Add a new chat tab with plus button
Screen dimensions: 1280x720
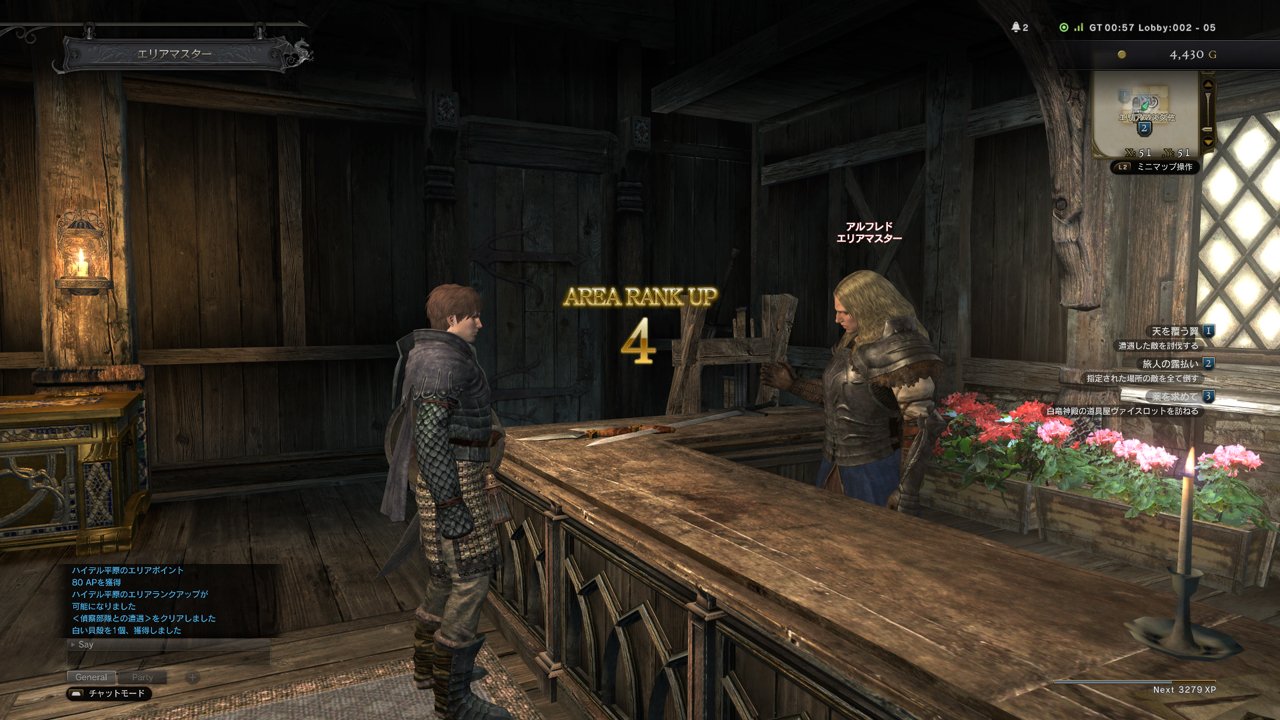193,677
